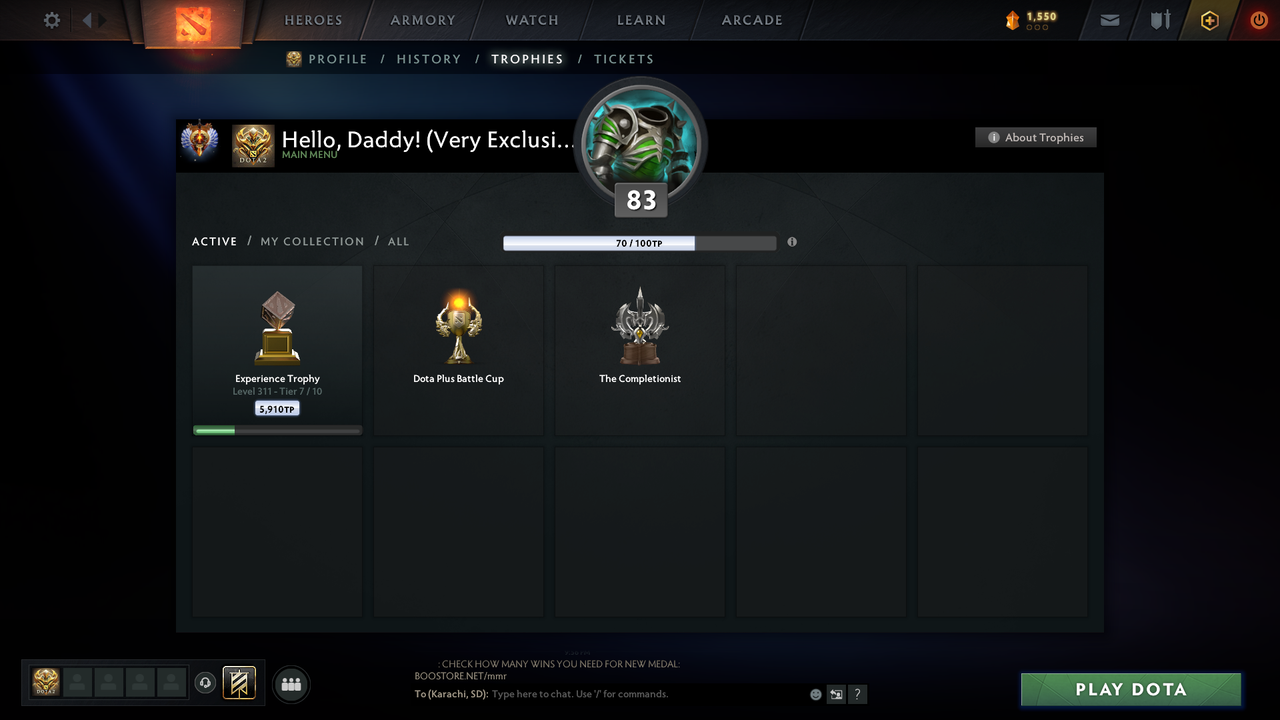Open the WATCH menu

click(531, 20)
